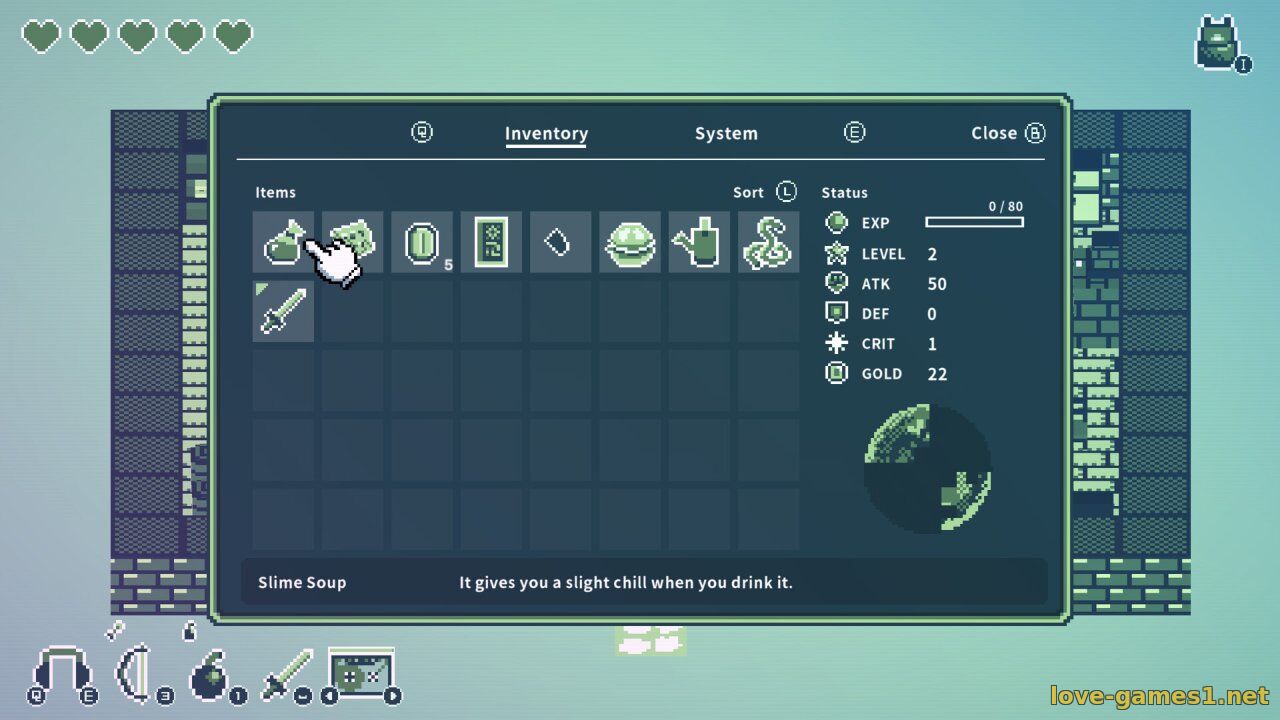Select the coiled snake item slot

(x=768, y=242)
